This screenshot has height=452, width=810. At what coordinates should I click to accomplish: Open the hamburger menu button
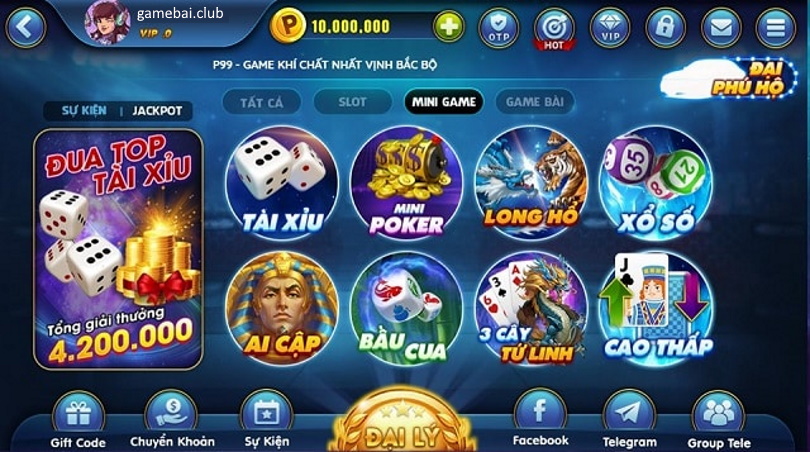(776, 27)
